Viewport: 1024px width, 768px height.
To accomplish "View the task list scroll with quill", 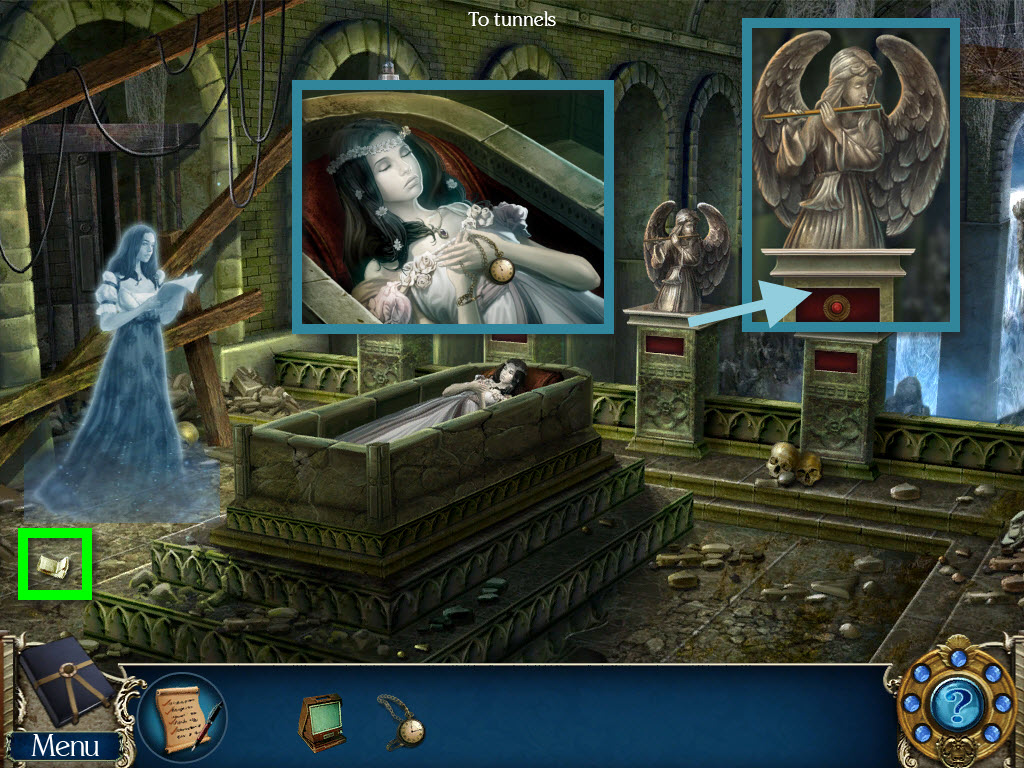I will [x=182, y=716].
